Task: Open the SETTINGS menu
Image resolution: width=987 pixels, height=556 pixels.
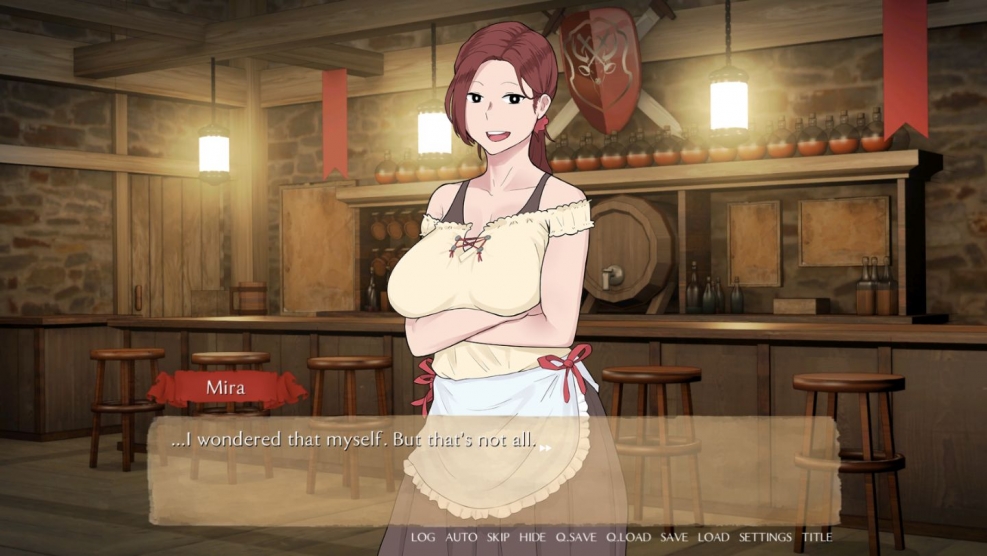Action: tap(765, 537)
